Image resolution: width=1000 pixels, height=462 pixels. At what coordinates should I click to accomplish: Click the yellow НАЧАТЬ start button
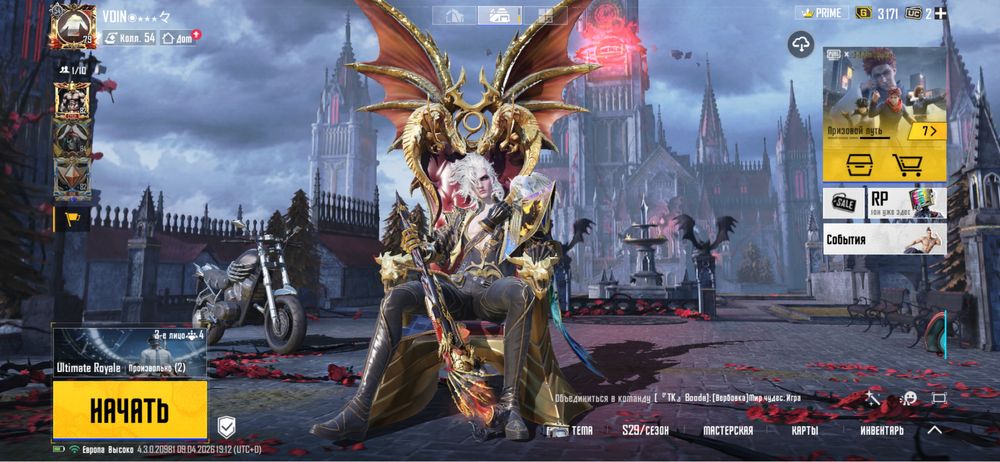[x=129, y=410]
